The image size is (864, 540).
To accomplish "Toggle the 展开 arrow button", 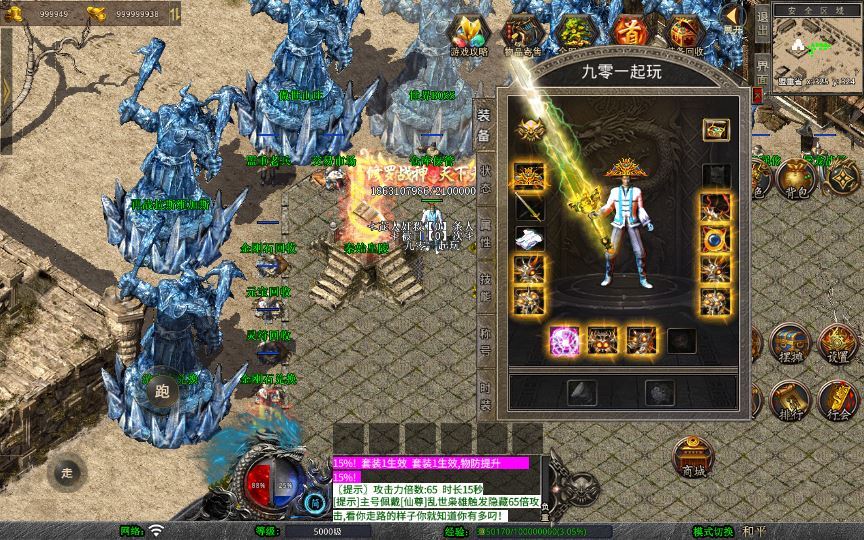I will (x=734, y=17).
